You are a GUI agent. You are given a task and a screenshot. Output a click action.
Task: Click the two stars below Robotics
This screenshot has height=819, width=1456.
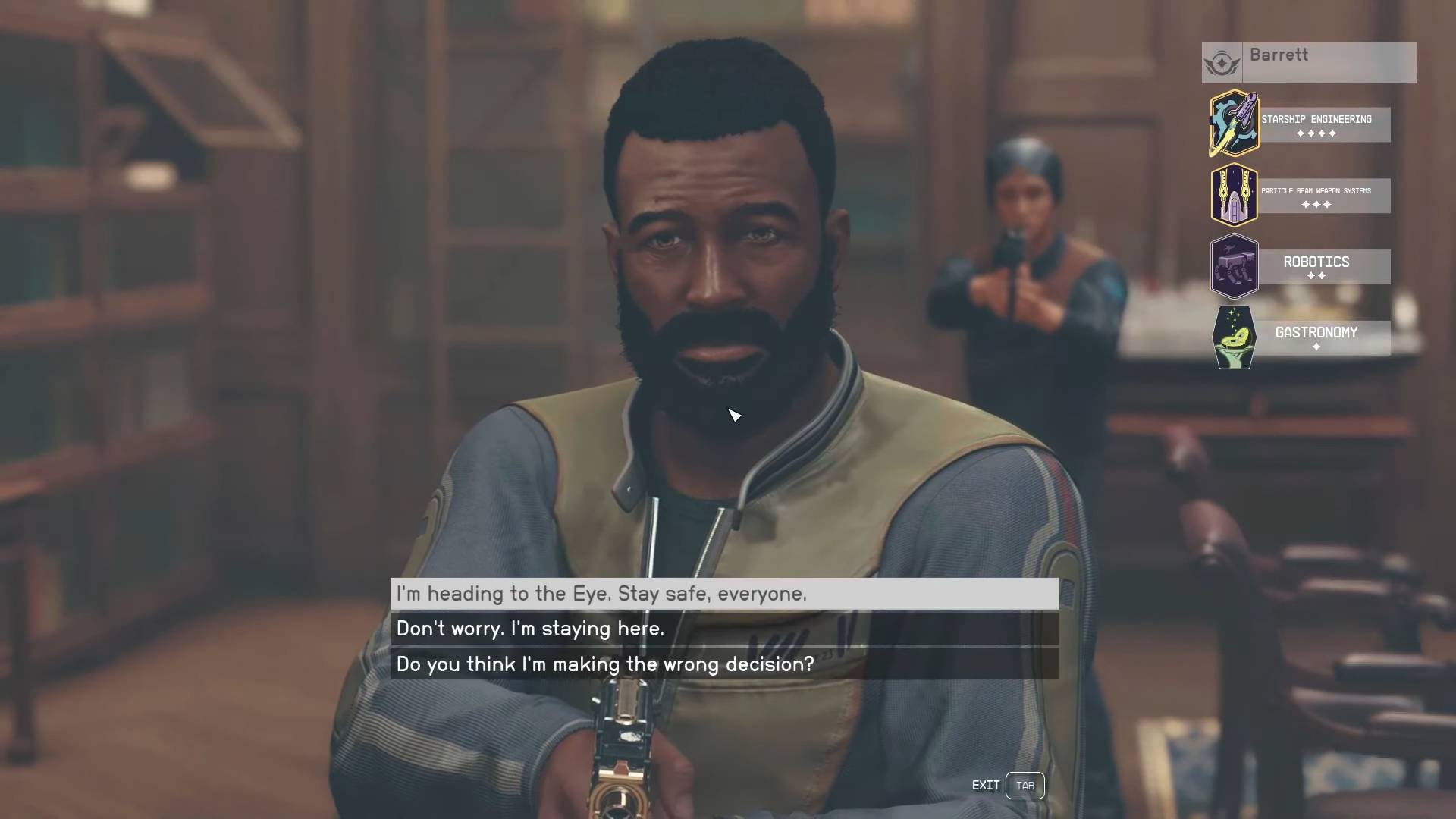click(x=1317, y=275)
